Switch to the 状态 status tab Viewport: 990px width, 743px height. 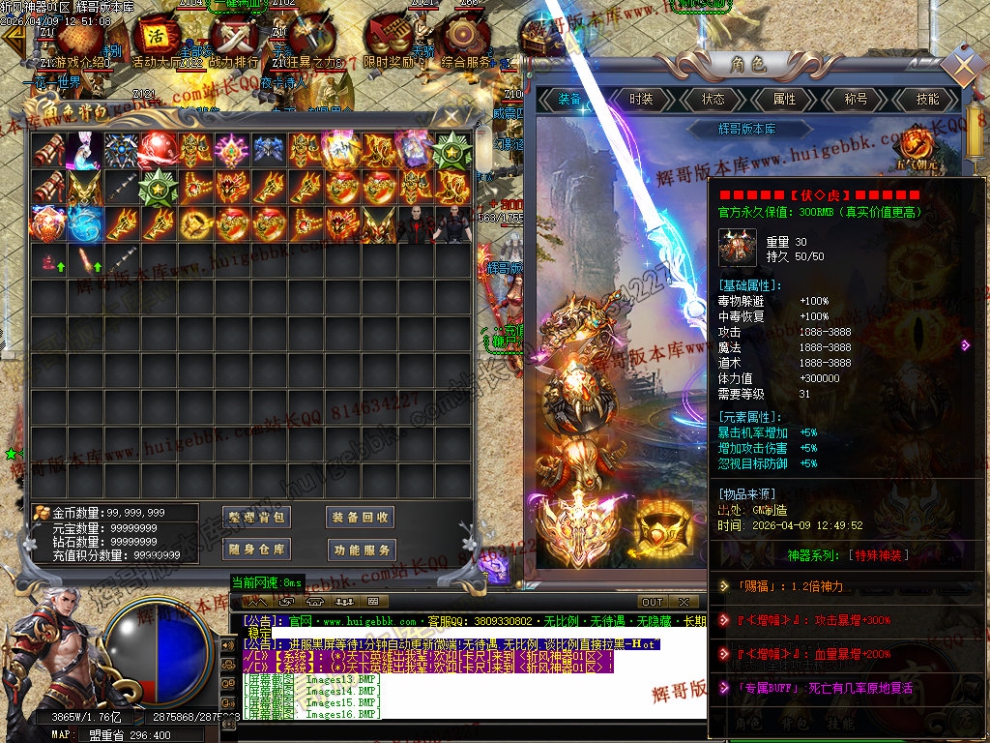click(x=713, y=99)
